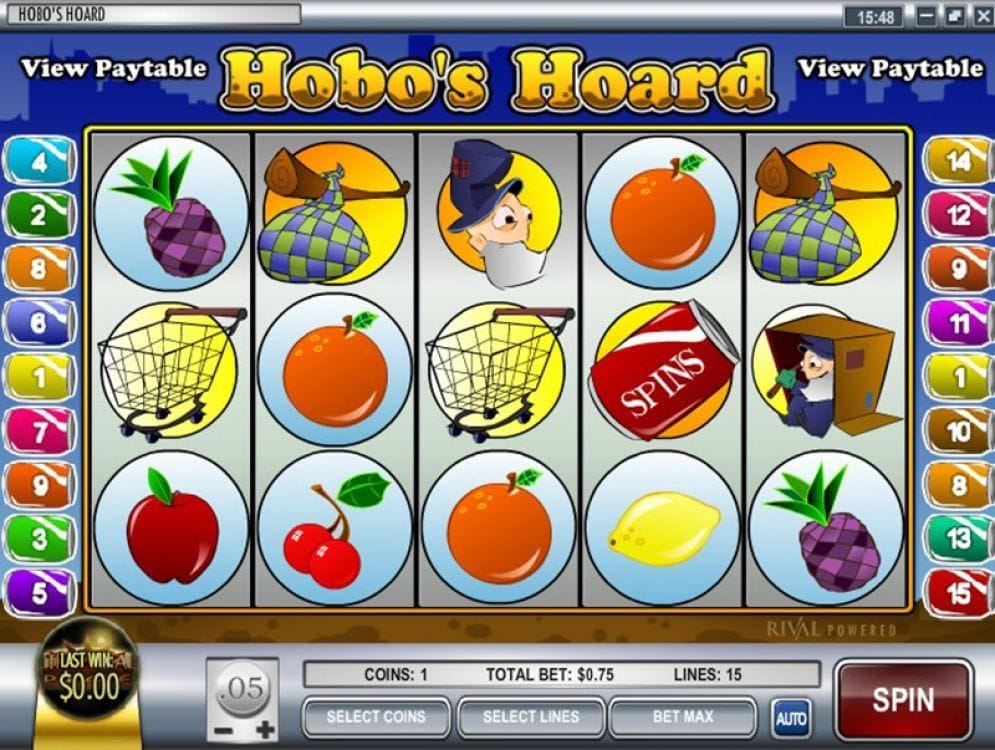This screenshot has height=750, width=995.
Task: Select payline 2 marker
Action: (39, 215)
